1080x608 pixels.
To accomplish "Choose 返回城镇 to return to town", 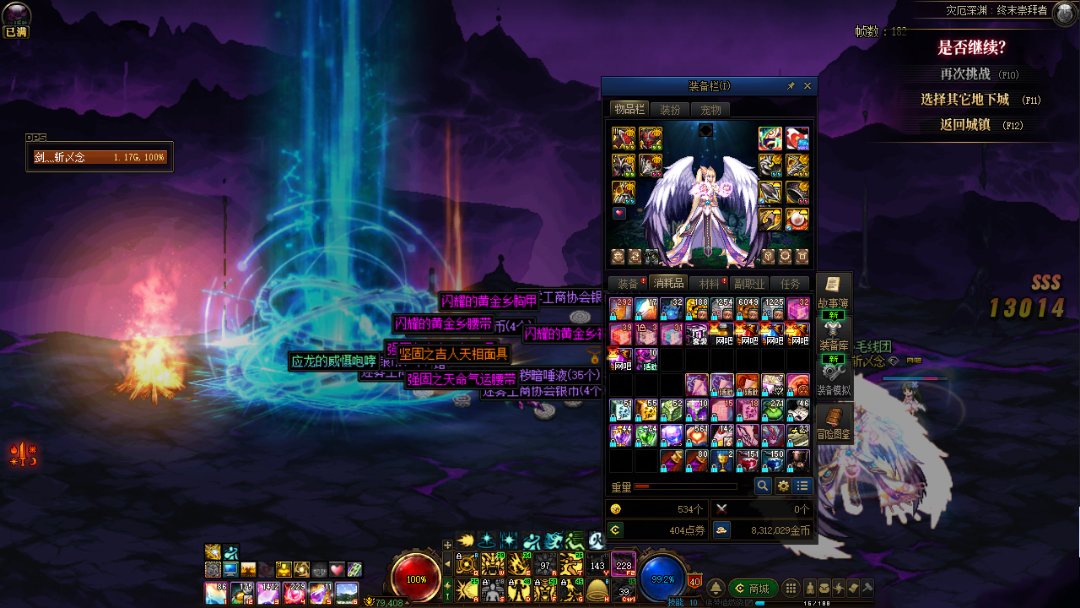I will [x=965, y=125].
